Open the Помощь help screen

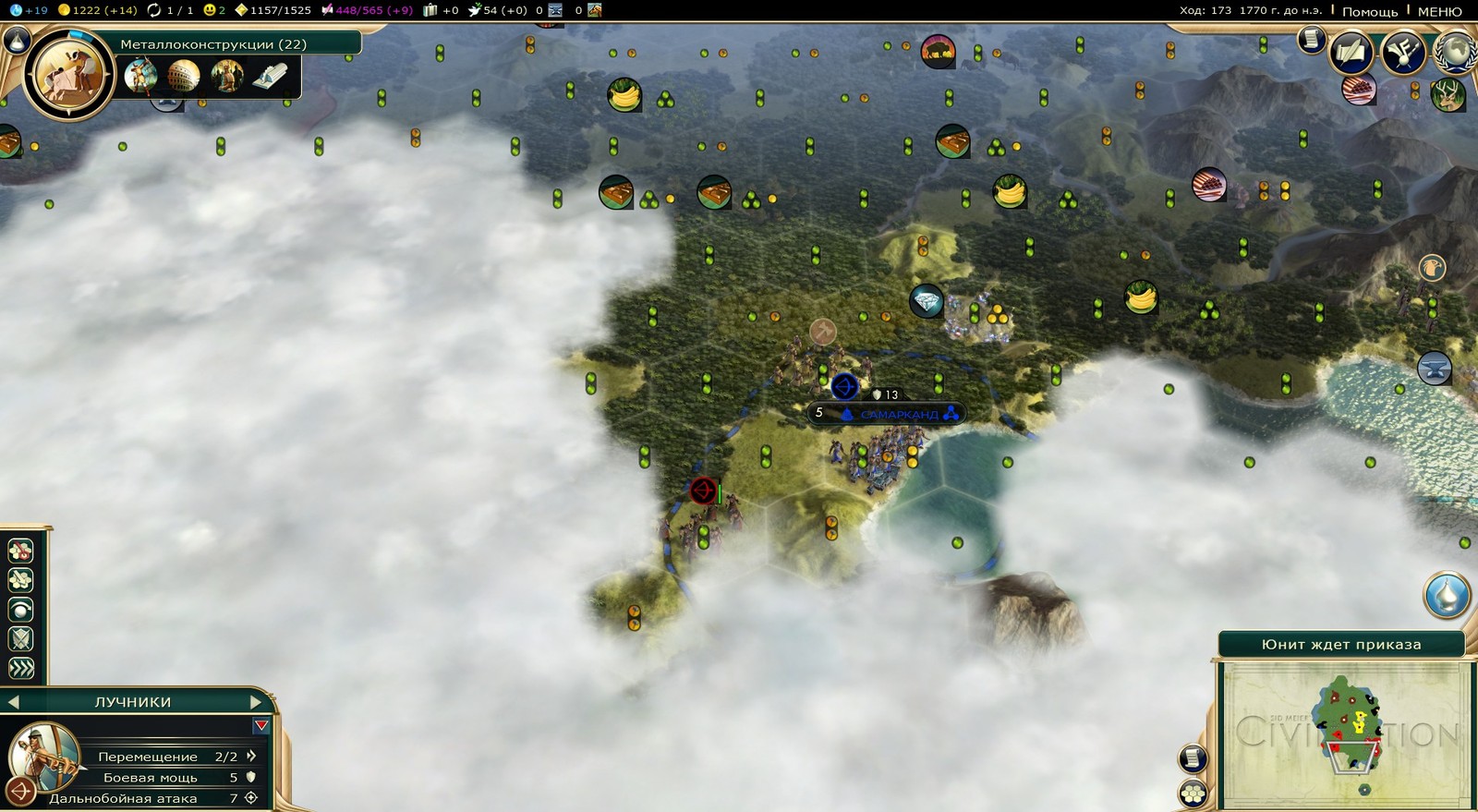point(1369,11)
